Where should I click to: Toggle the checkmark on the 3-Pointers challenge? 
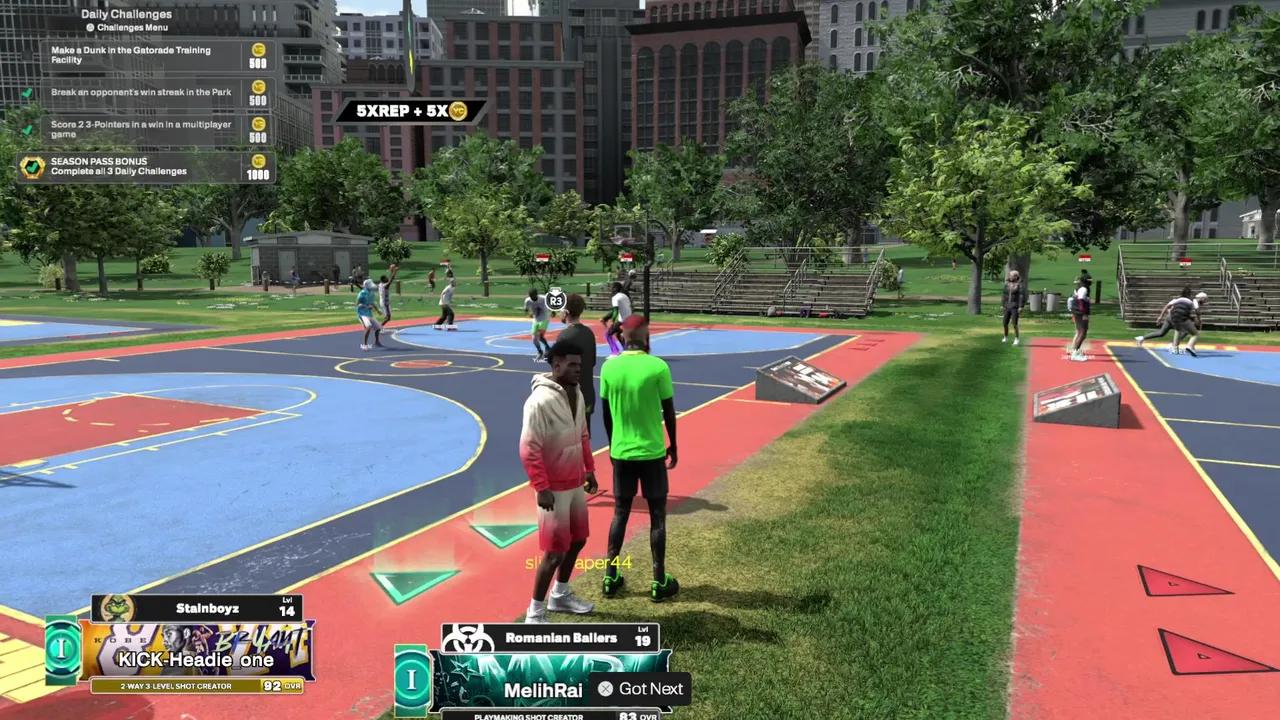pos(25,128)
